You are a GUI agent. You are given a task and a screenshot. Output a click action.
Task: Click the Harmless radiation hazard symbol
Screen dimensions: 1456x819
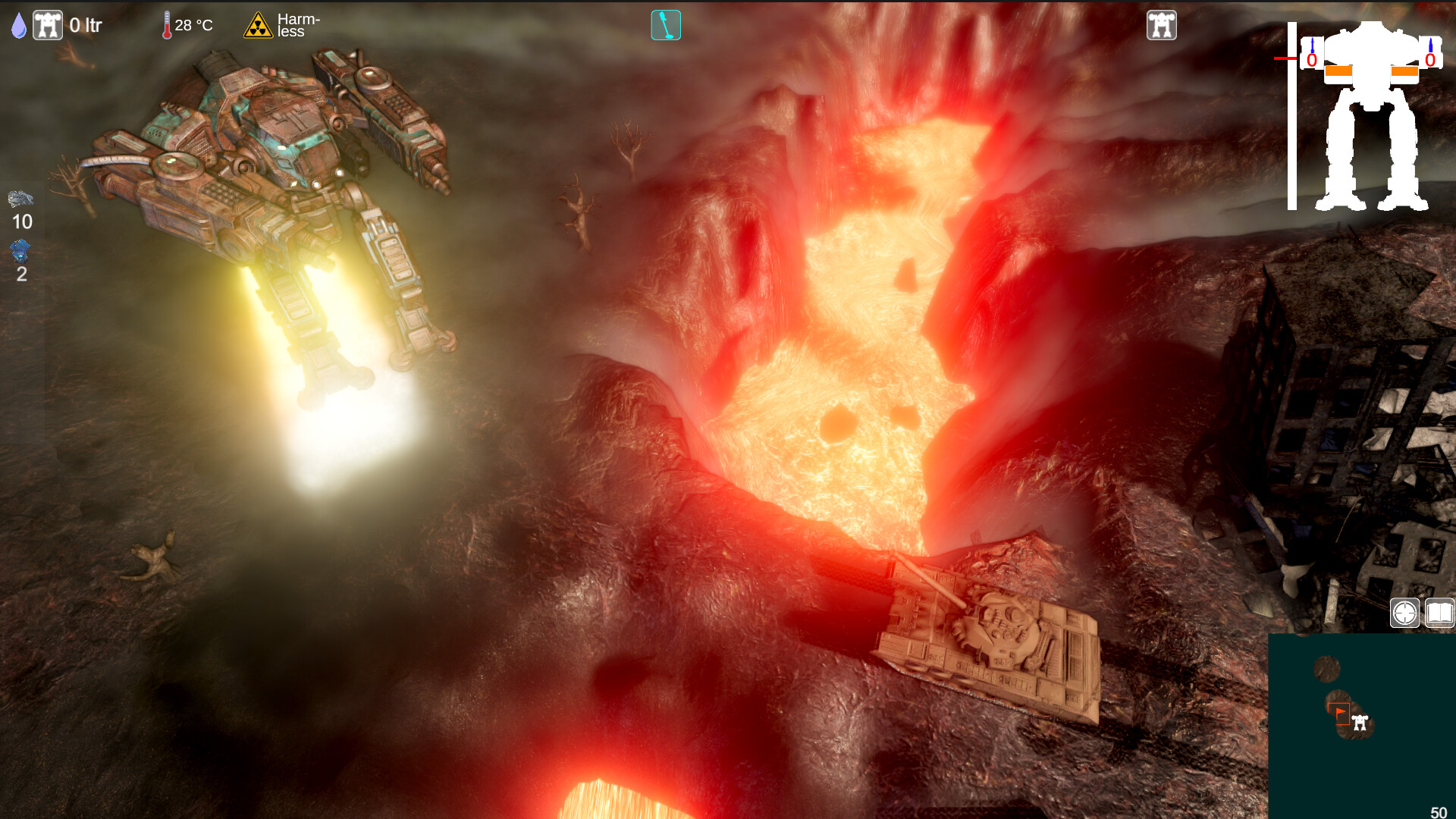[259, 24]
